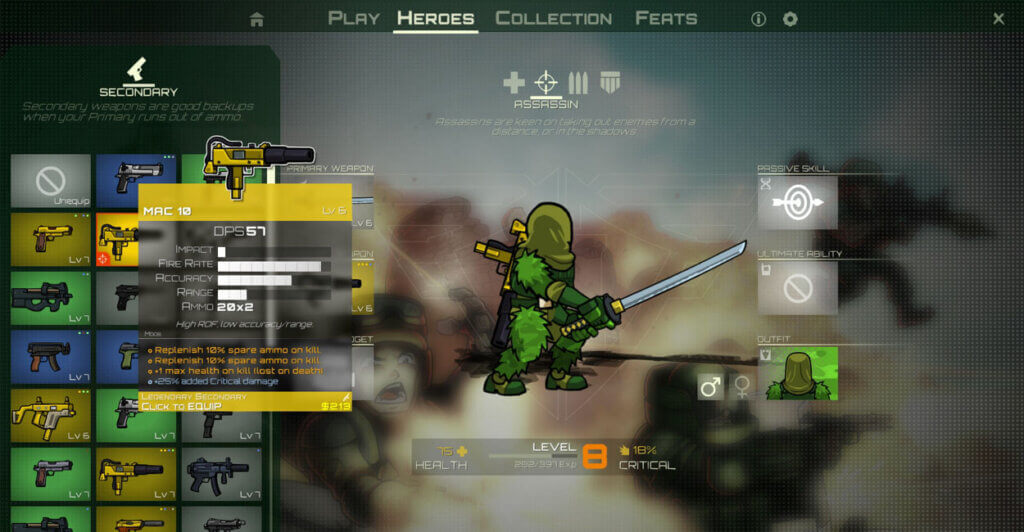Select the shield class icon
This screenshot has width=1024, height=532.
608,82
